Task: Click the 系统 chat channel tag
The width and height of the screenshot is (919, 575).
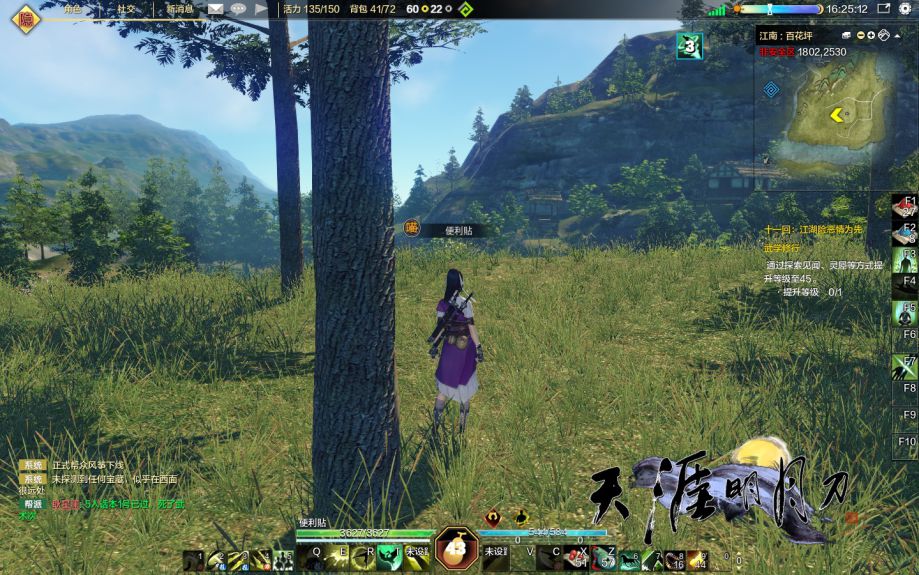Action: tap(34, 466)
